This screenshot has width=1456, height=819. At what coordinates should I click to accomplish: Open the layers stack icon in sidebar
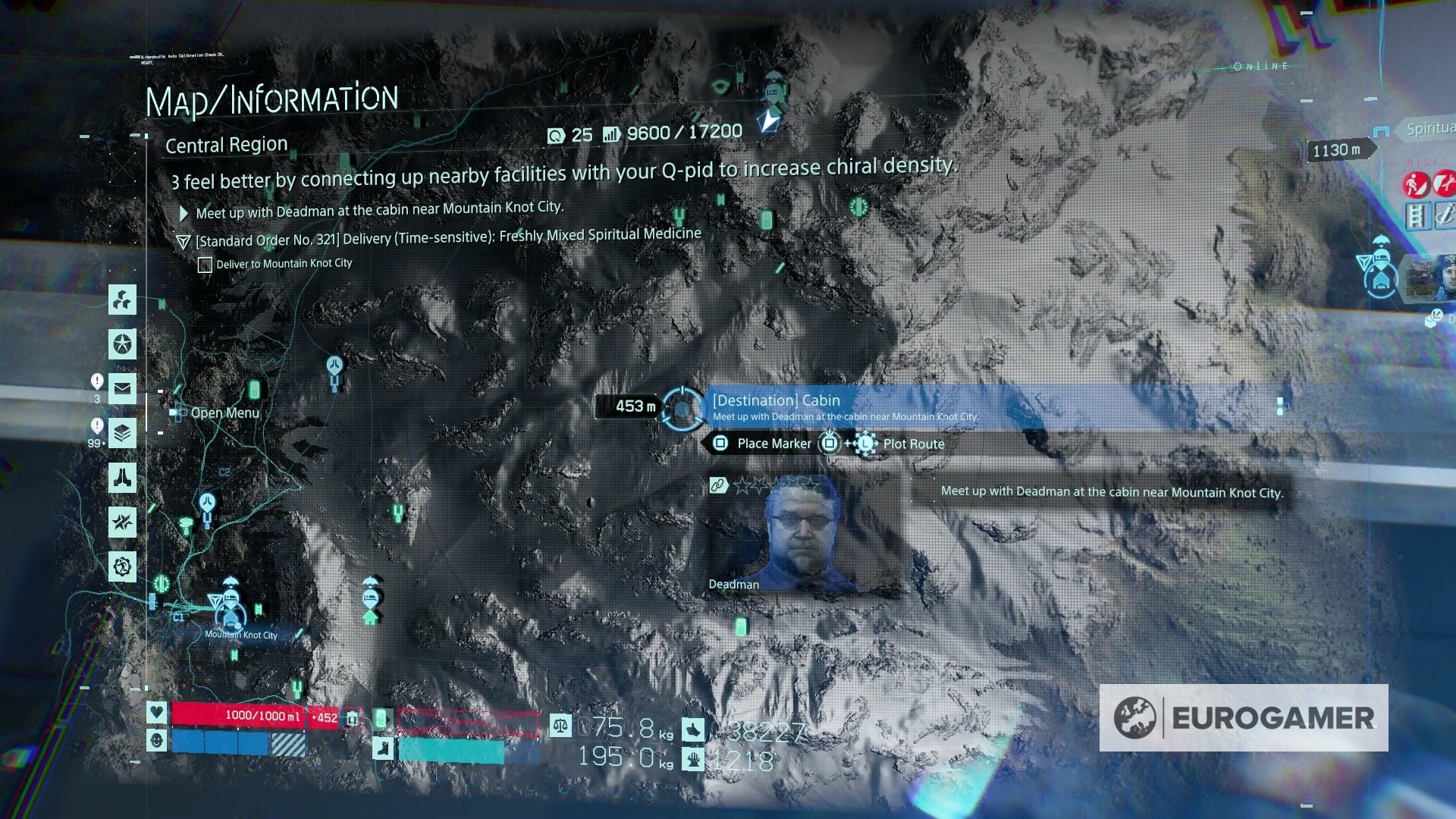pos(121,431)
